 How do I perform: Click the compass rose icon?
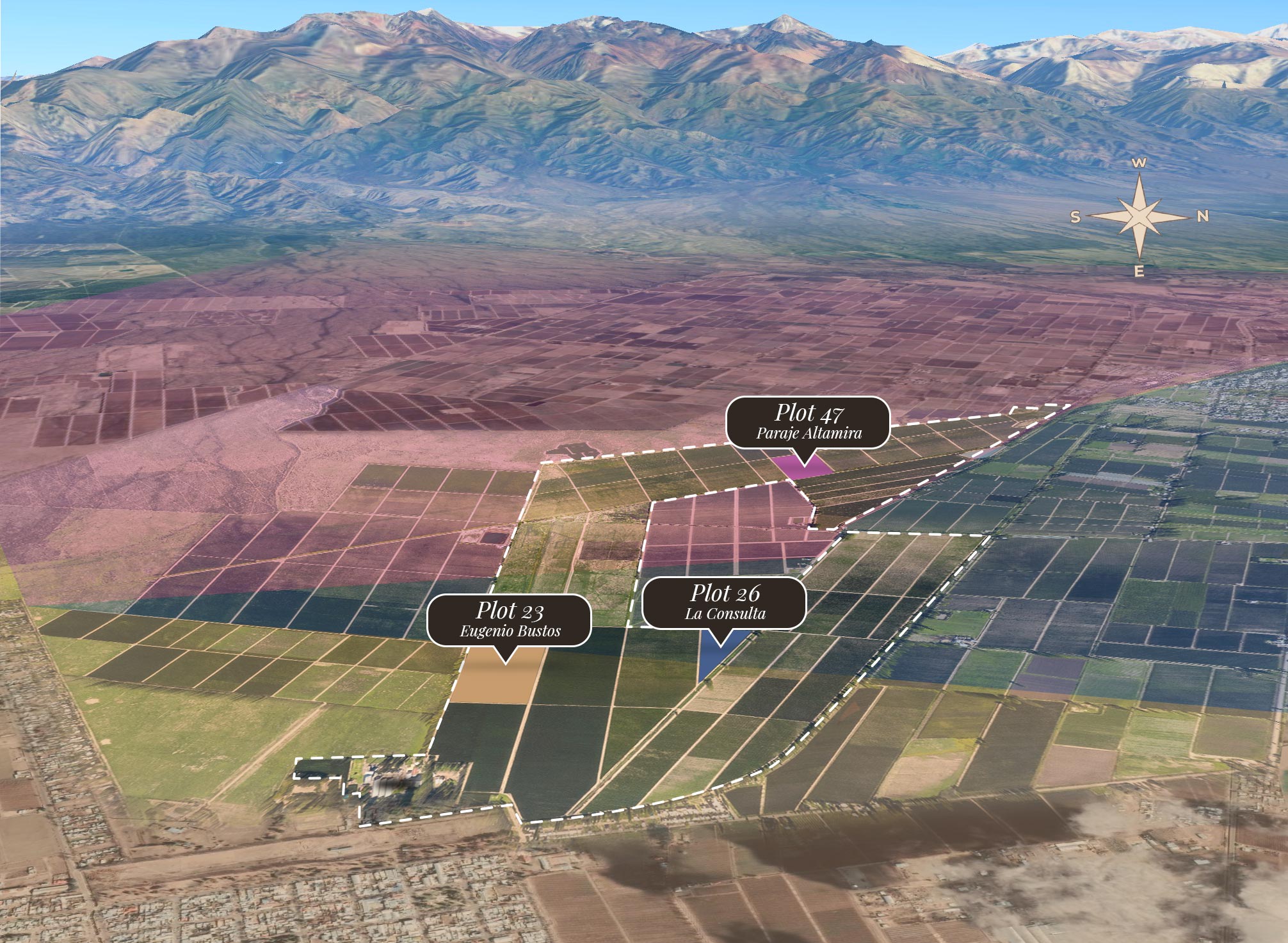pos(1139,217)
